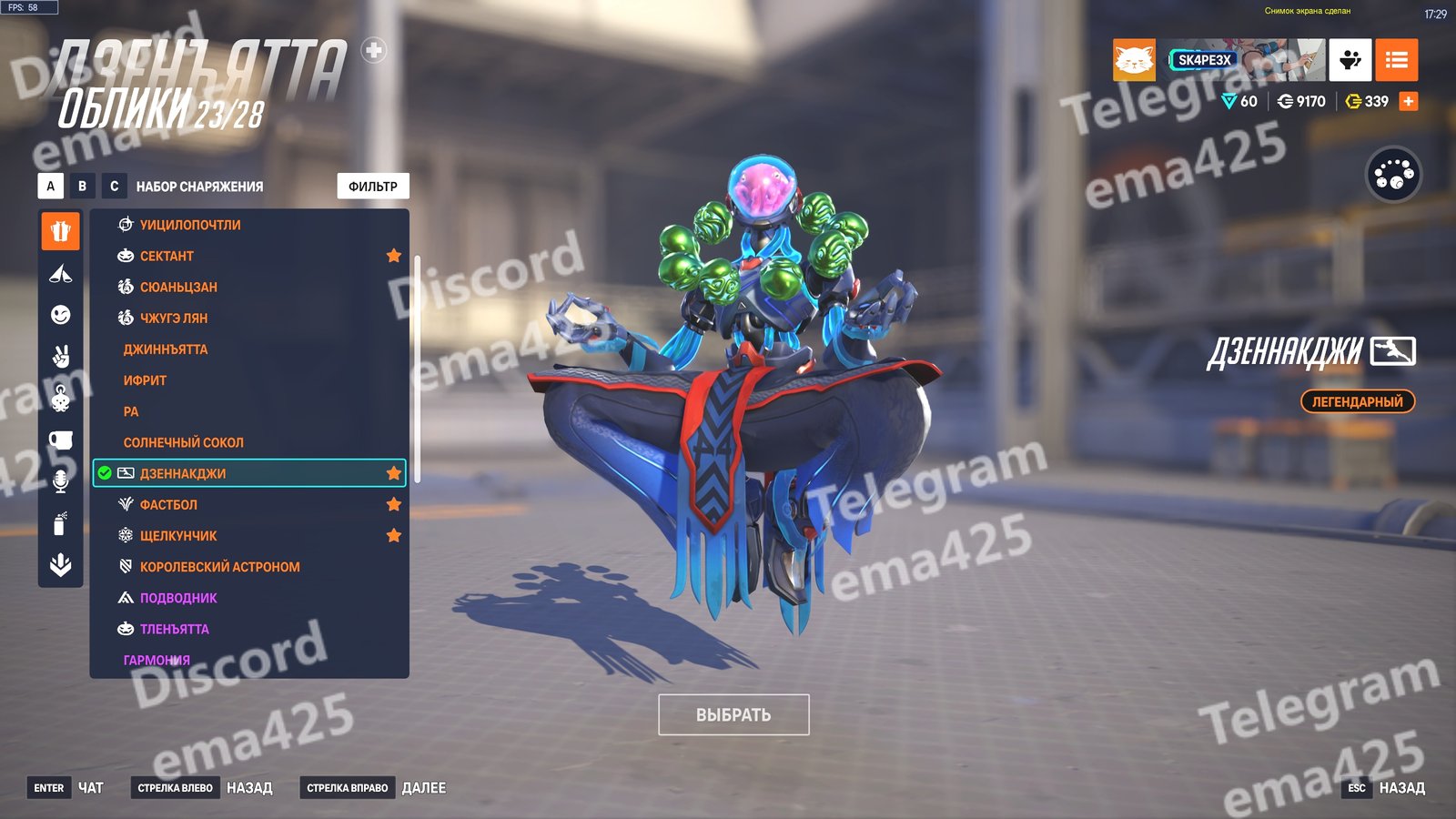Viewport: 1456px width, 819px height.
Task: Switch to loadout C
Action: (x=114, y=187)
